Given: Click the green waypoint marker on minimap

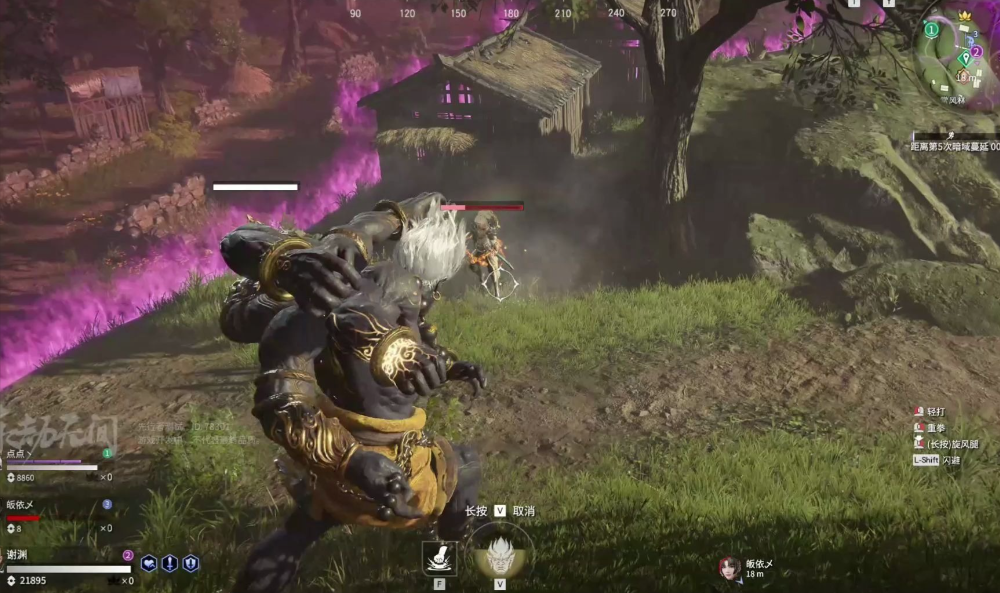Looking at the screenshot, I should [964, 58].
